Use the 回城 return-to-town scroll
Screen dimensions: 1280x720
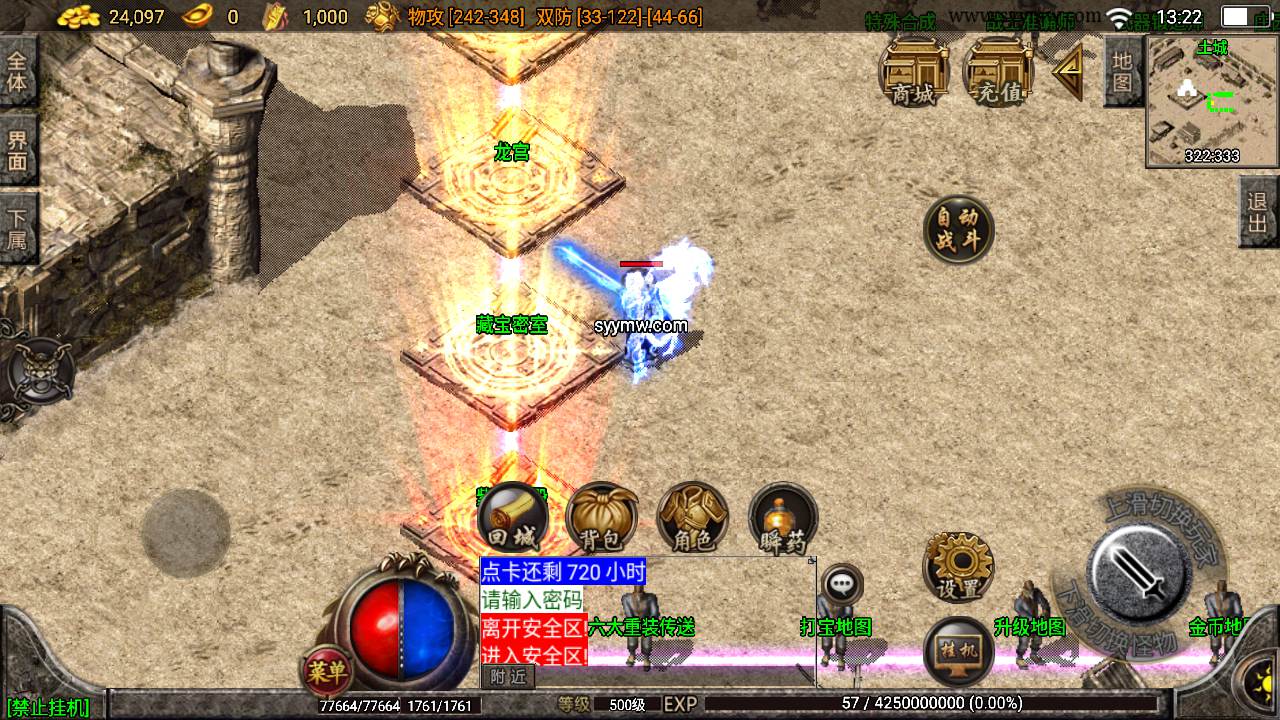(x=512, y=518)
